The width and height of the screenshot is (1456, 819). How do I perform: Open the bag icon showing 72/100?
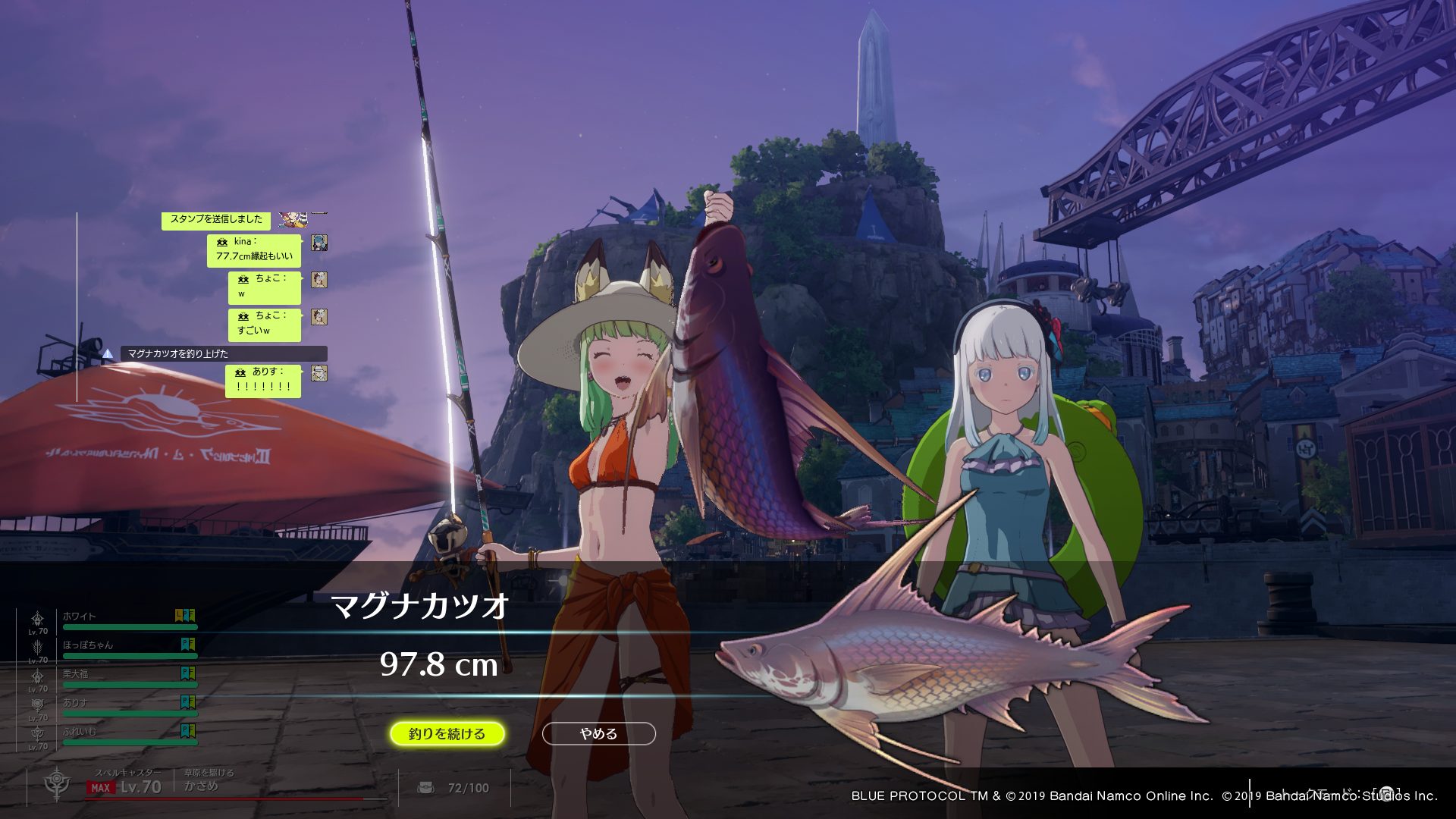426,788
